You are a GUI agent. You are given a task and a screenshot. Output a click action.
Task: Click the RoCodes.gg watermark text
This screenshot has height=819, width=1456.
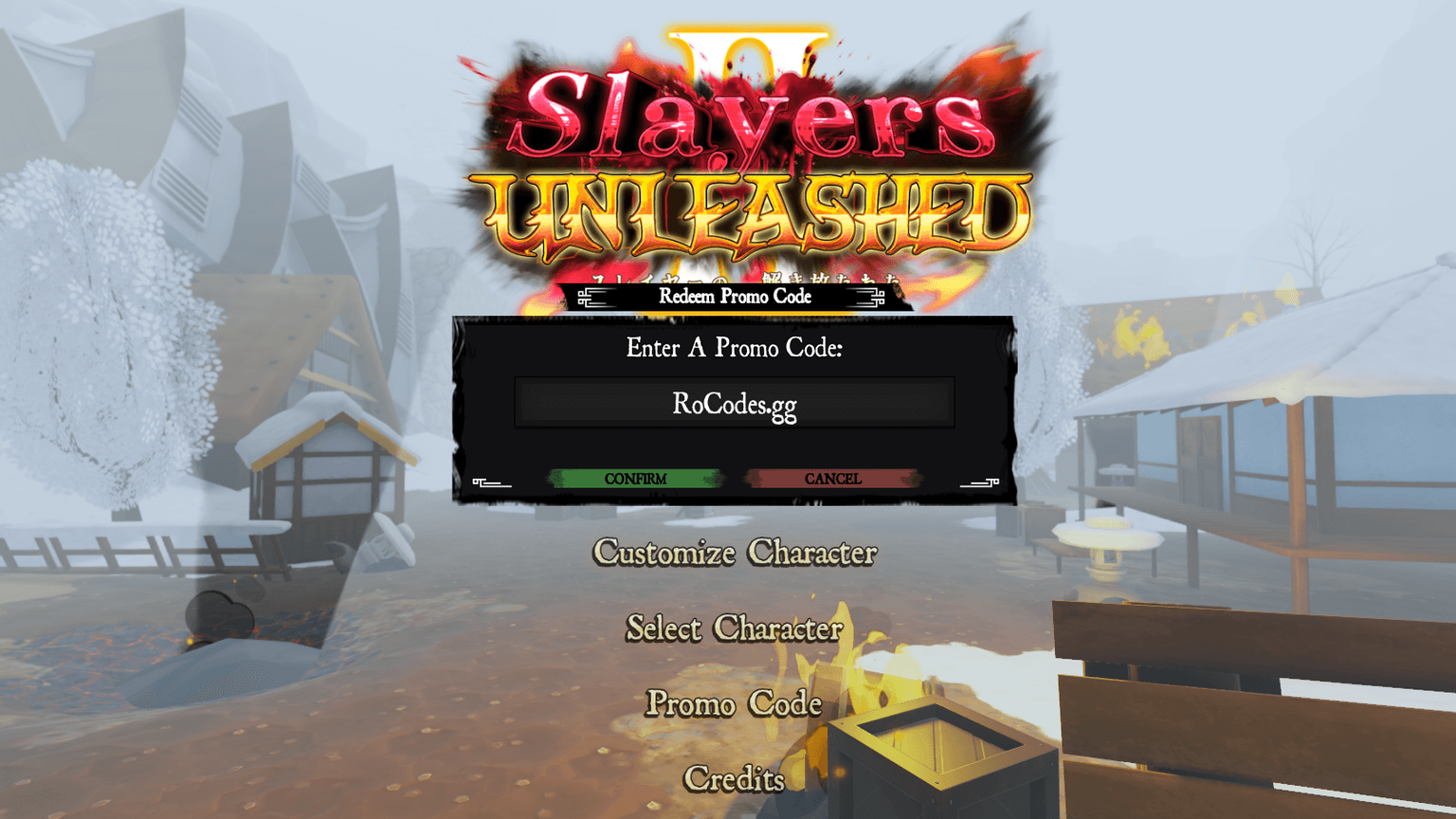734,404
